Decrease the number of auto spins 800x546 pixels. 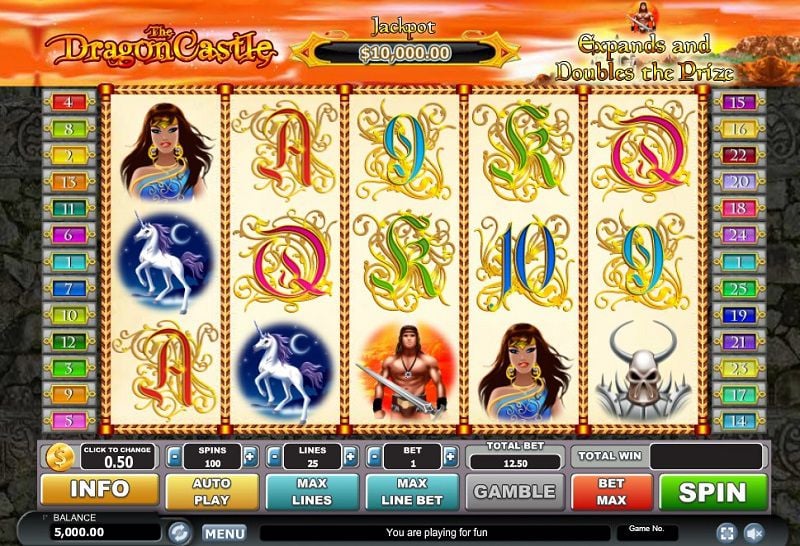coord(173,457)
